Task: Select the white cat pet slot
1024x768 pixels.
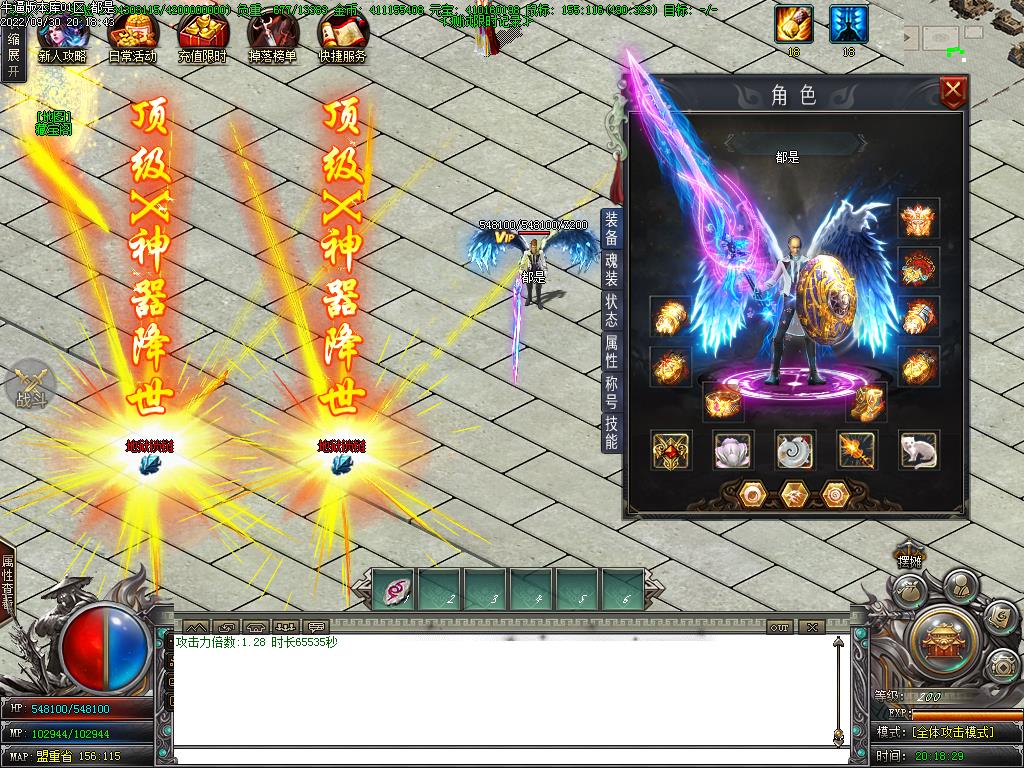Action: pos(918,450)
